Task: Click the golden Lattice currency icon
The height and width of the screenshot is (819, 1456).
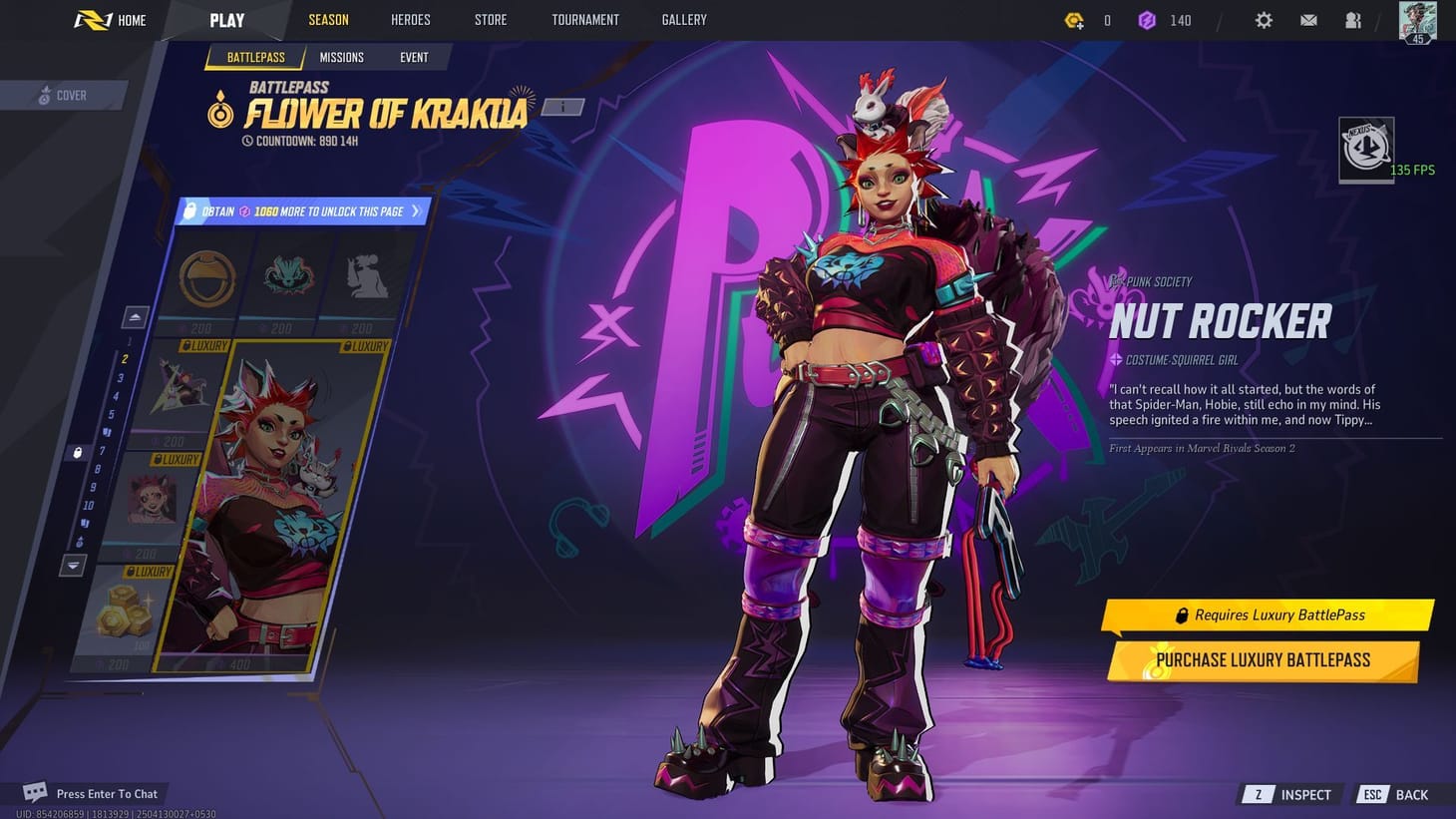Action: click(1075, 20)
